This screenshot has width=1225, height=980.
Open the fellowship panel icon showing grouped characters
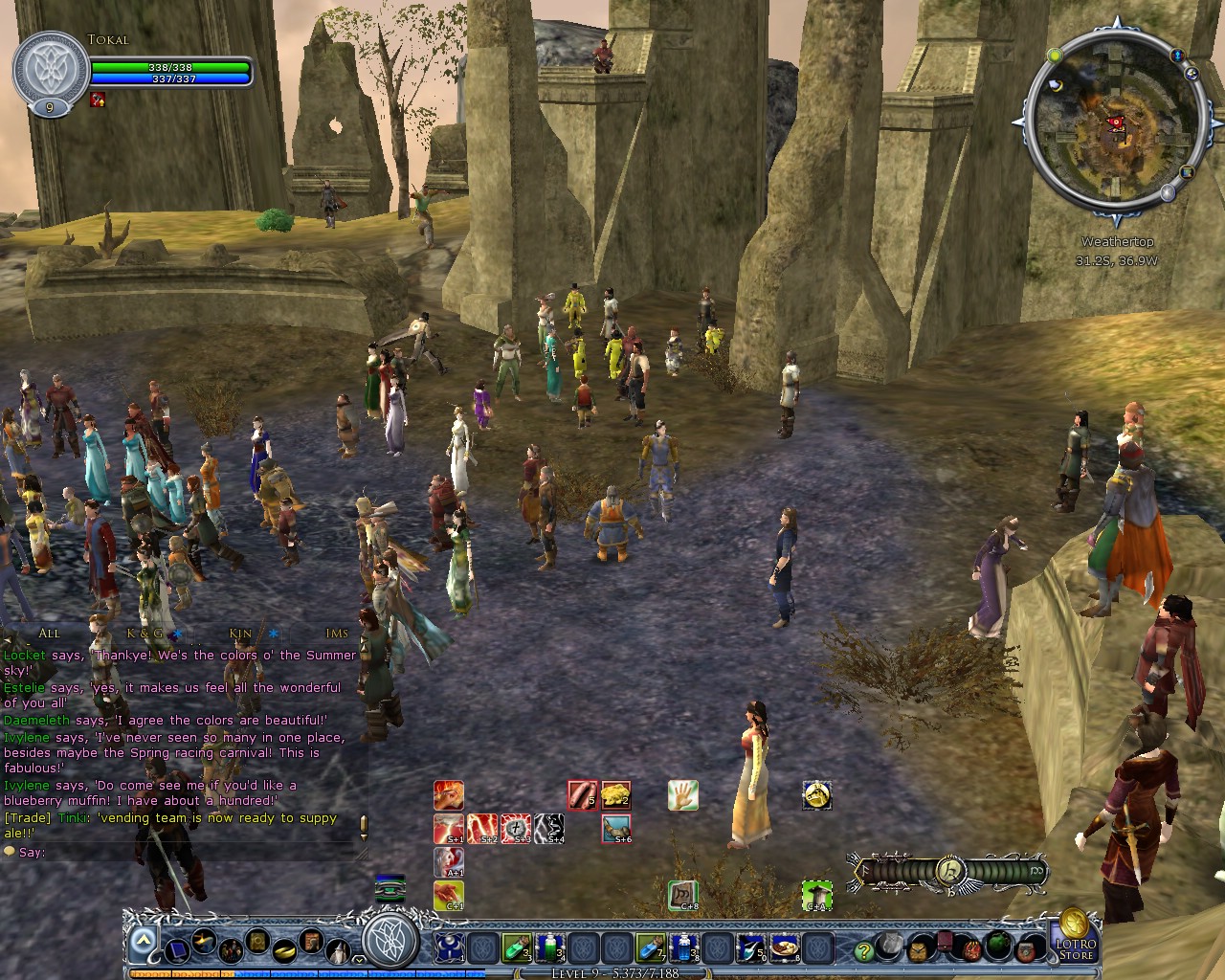231,952
